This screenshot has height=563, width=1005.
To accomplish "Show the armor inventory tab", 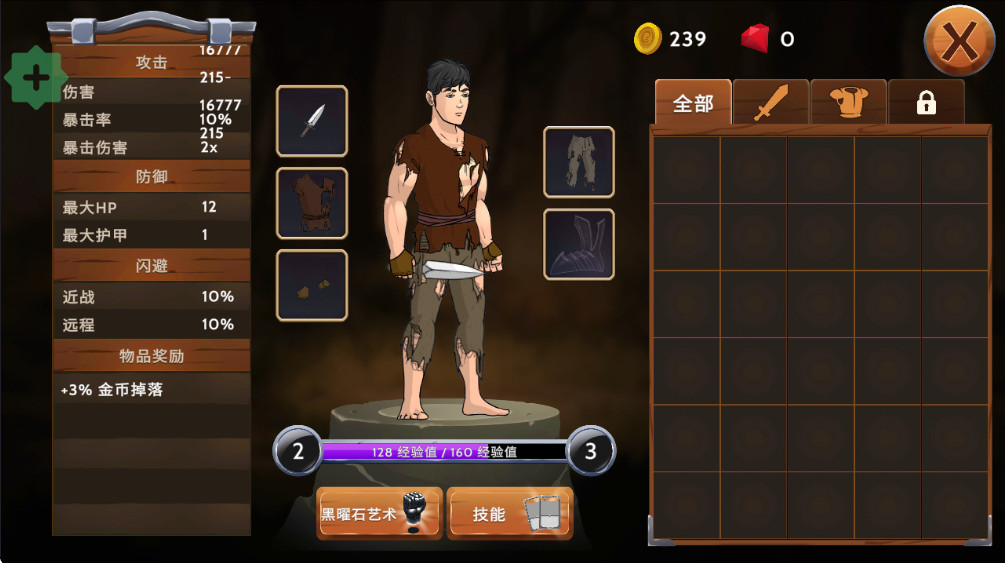I will pos(848,103).
